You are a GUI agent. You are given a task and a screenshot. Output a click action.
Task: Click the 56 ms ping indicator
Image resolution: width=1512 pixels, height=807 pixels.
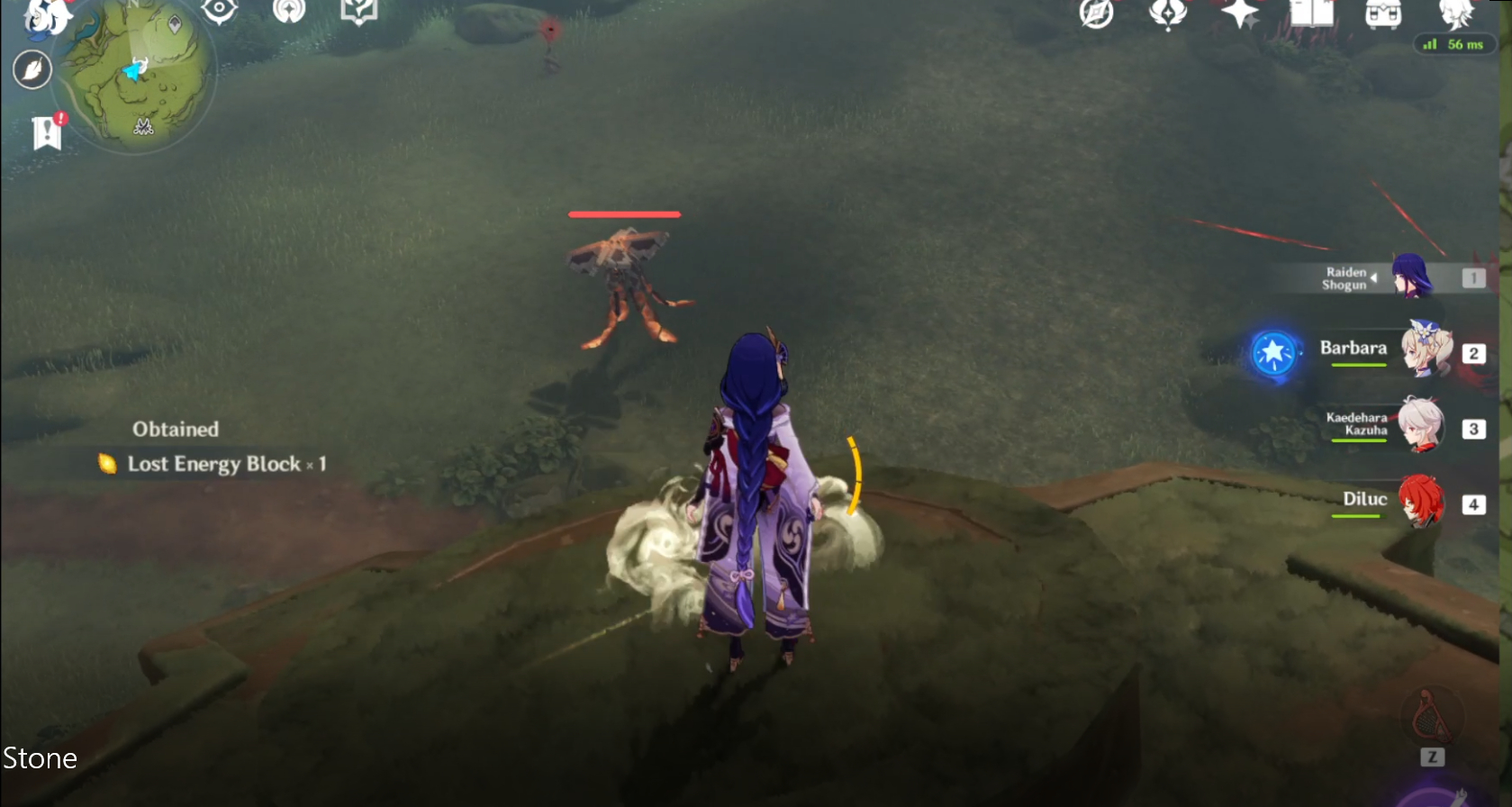coord(1453,43)
